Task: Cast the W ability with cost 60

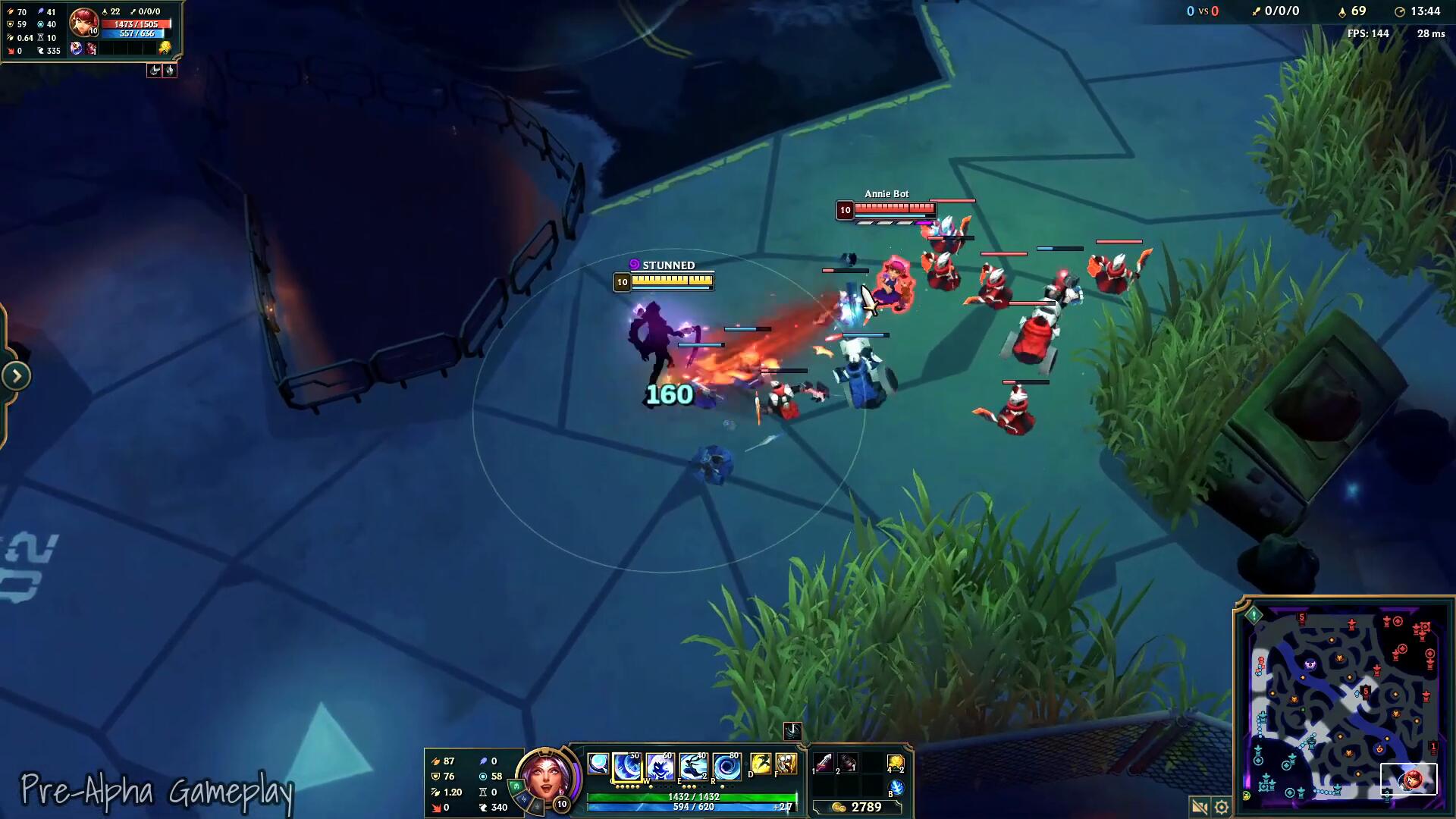Action: click(x=661, y=767)
